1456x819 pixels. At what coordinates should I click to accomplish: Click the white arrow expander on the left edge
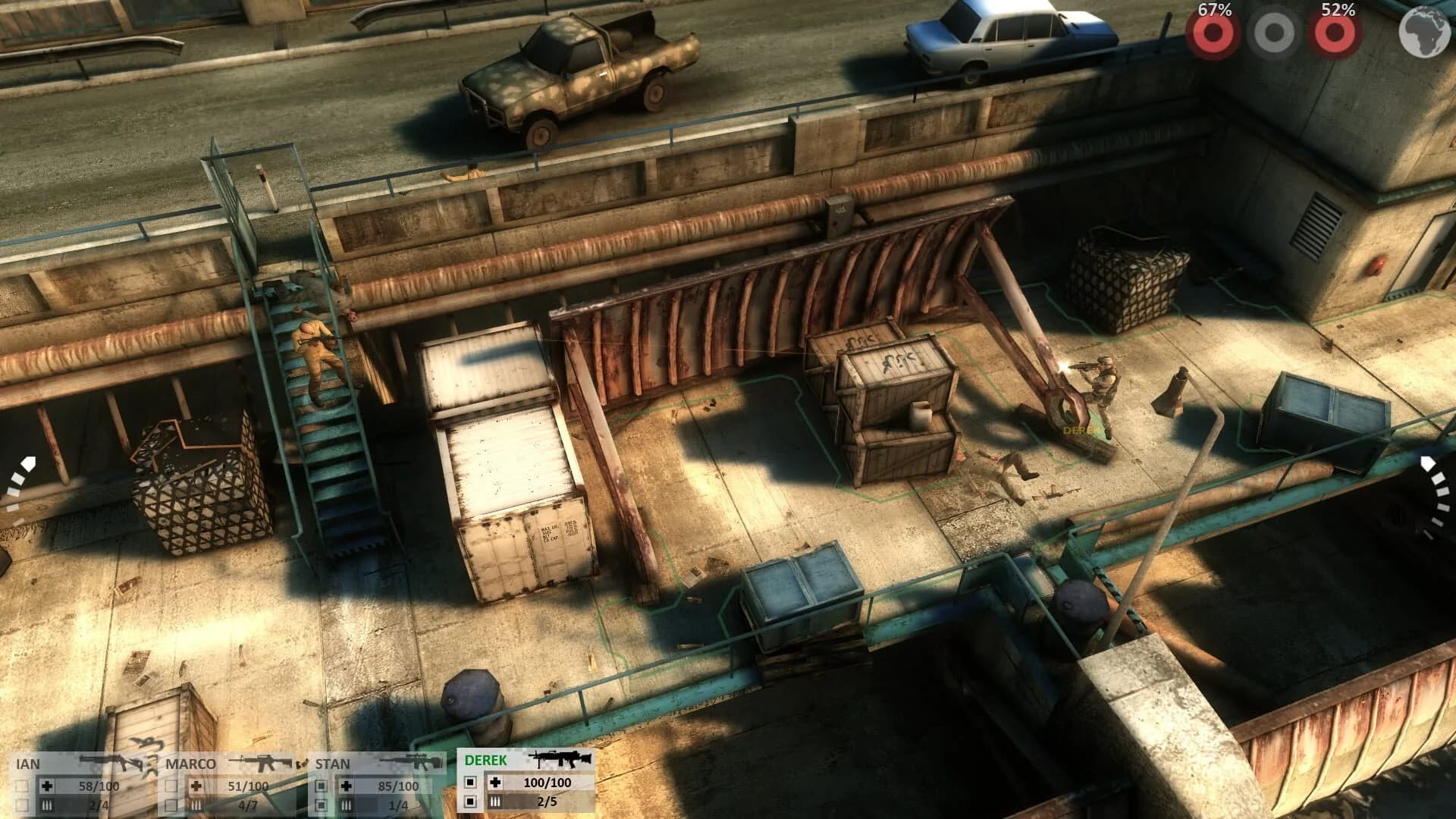click(29, 461)
